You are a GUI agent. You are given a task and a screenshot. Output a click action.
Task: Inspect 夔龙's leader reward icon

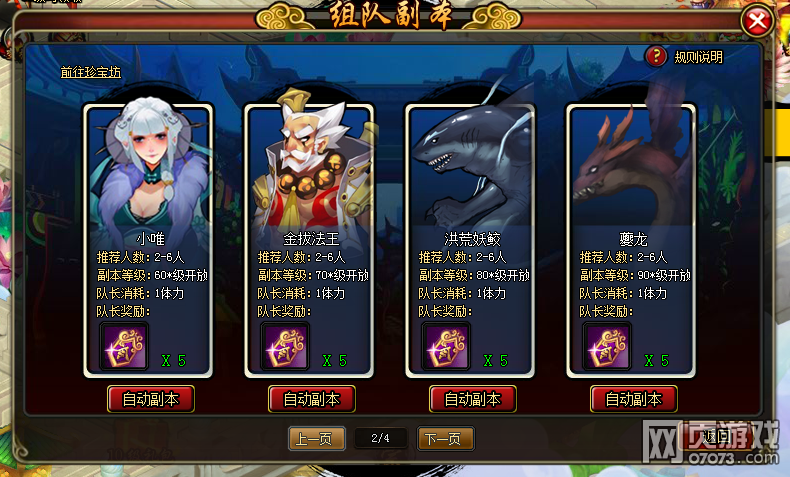(x=605, y=347)
